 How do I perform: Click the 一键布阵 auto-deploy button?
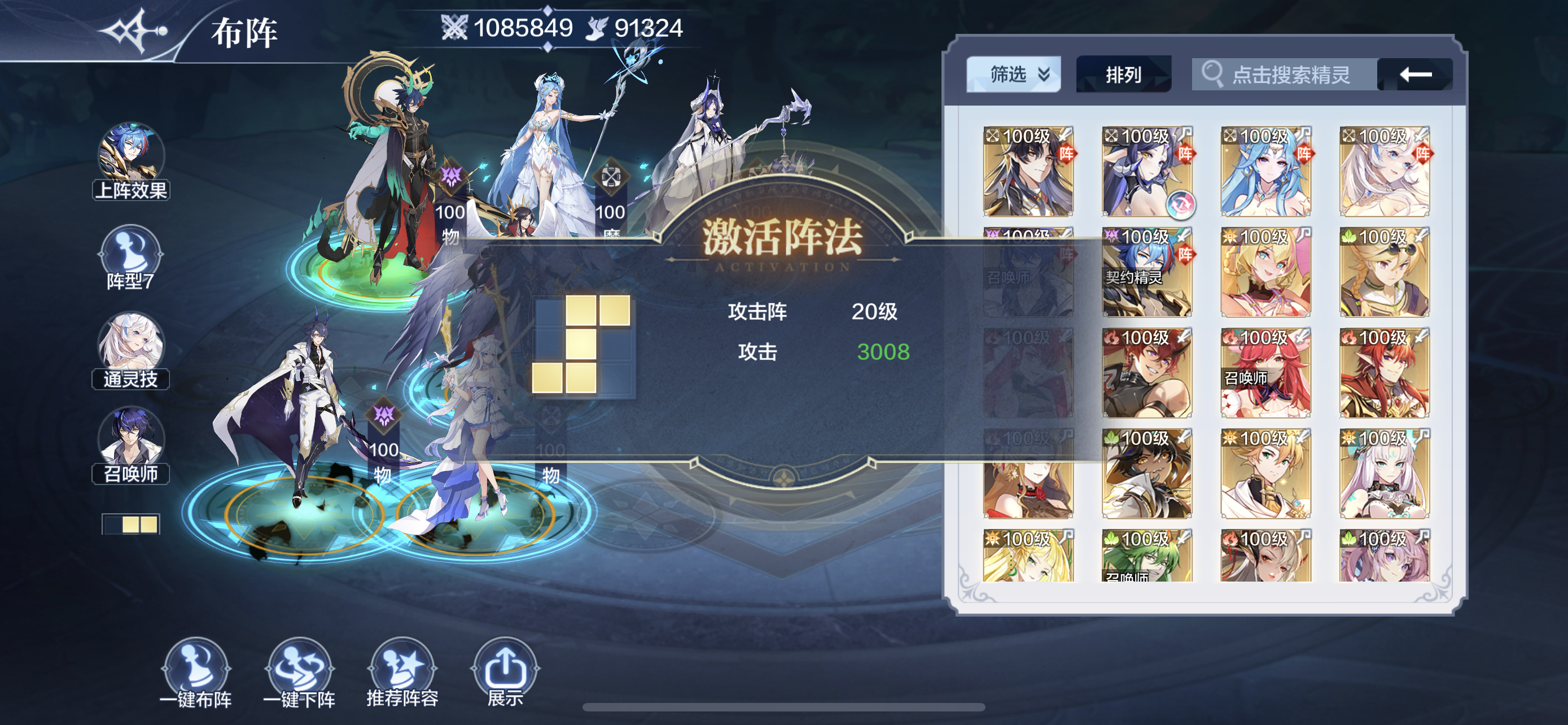pyautogui.click(x=196, y=672)
